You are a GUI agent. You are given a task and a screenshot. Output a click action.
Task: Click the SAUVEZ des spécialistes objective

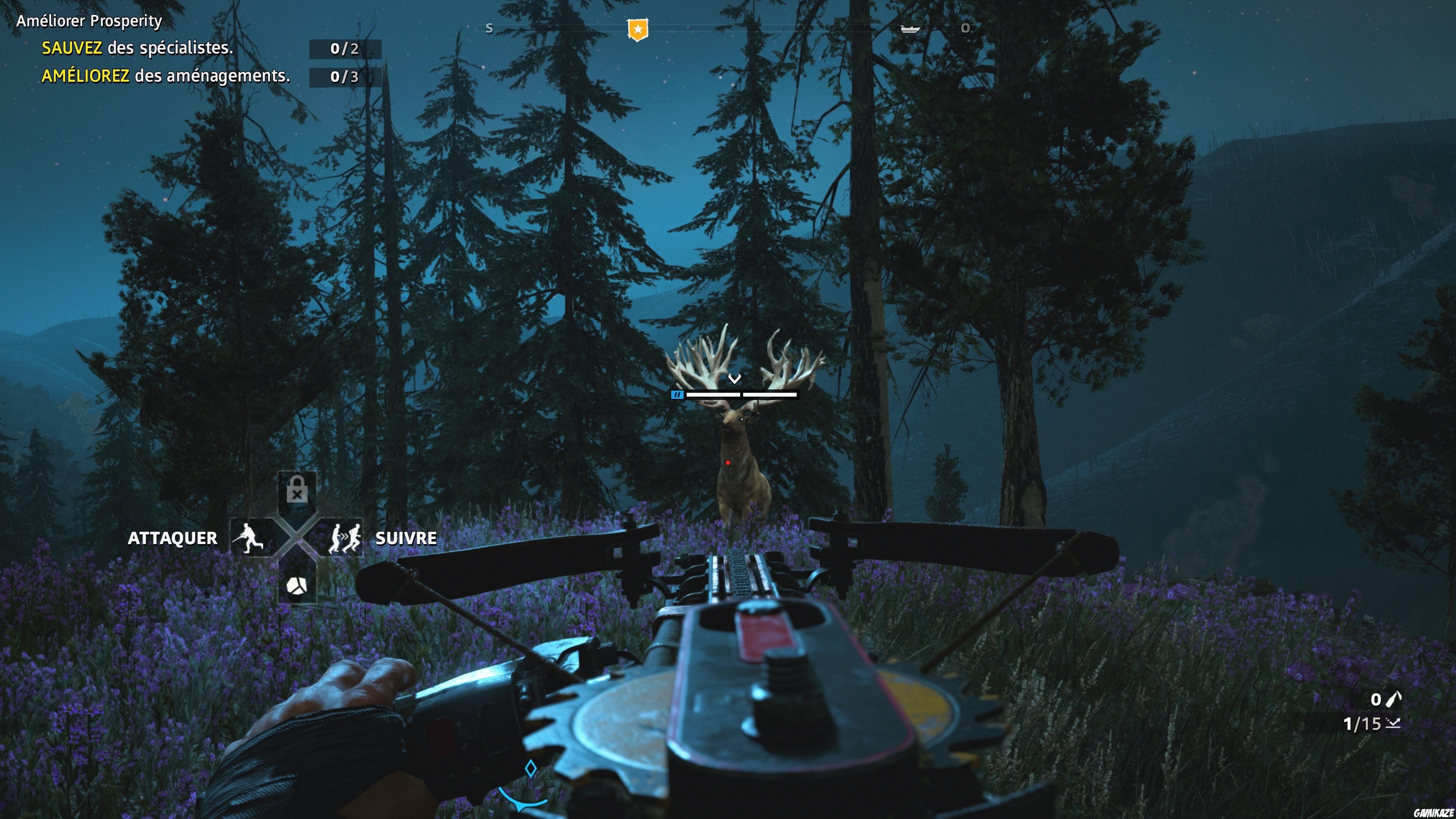(137, 50)
